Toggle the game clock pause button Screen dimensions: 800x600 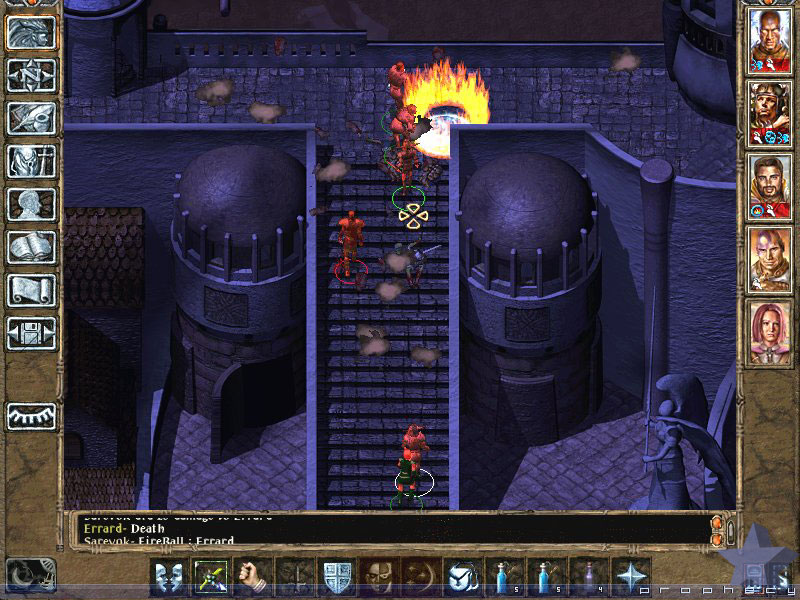point(28,575)
